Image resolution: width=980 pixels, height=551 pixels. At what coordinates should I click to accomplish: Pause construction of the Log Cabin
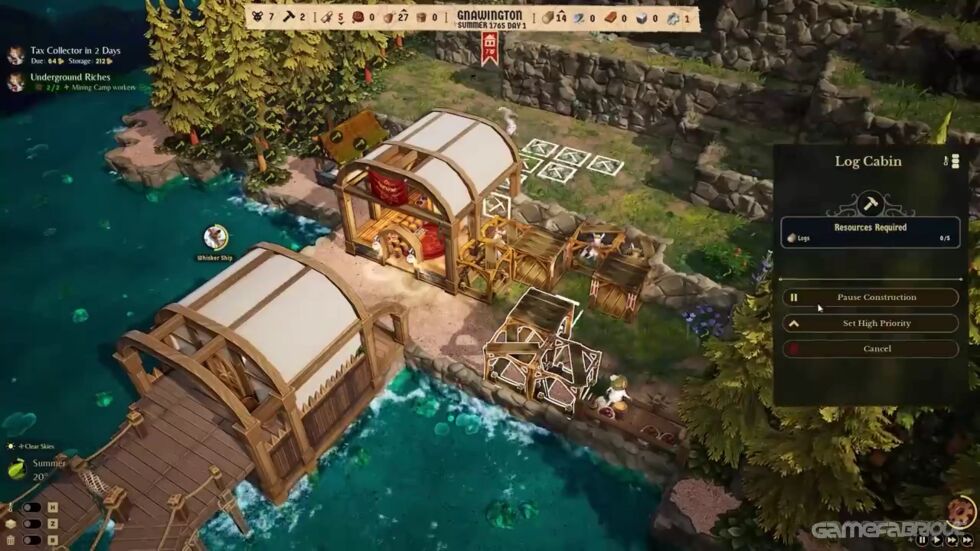click(x=869, y=297)
